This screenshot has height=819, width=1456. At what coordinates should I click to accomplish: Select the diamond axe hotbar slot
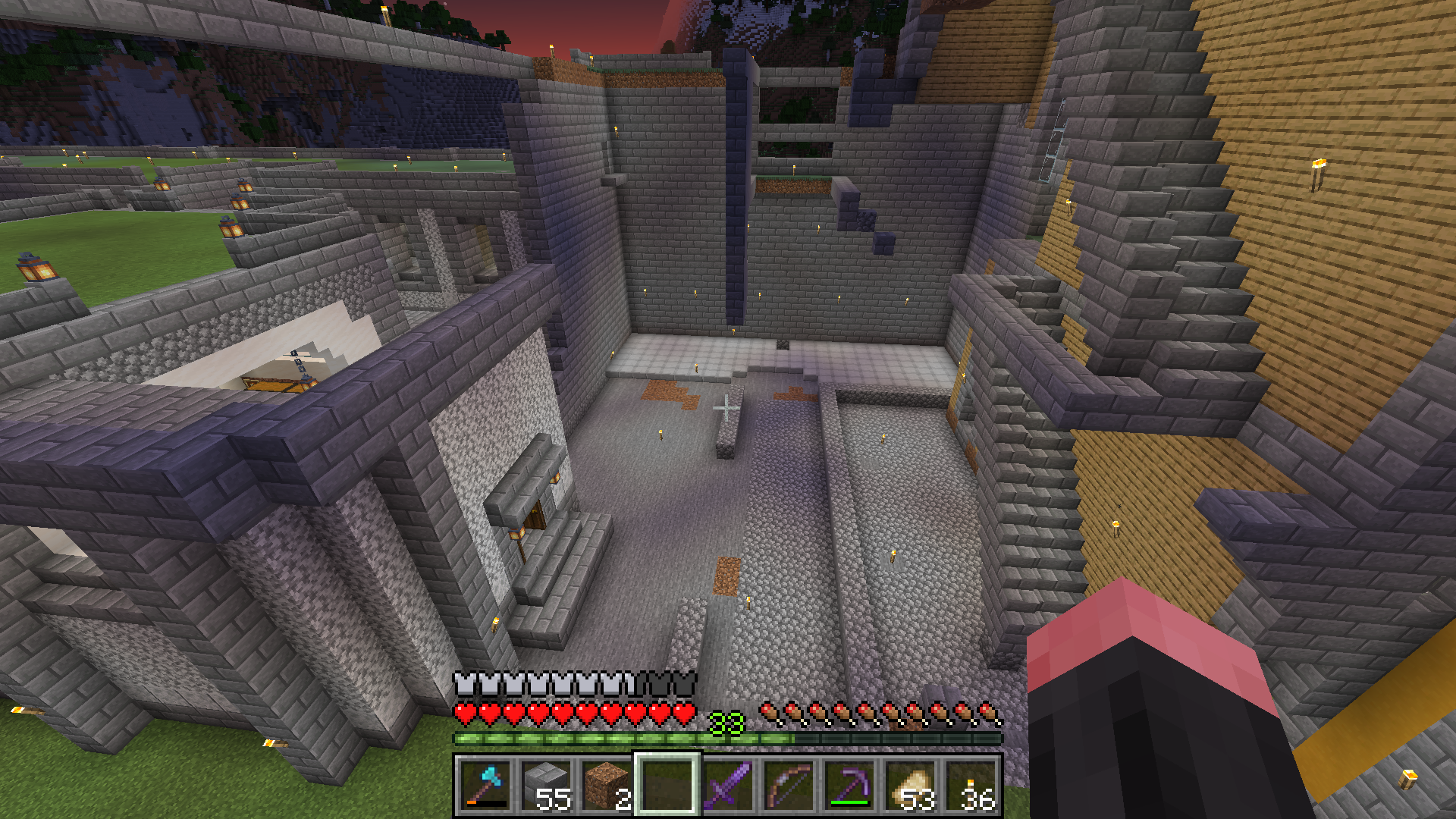[485, 786]
